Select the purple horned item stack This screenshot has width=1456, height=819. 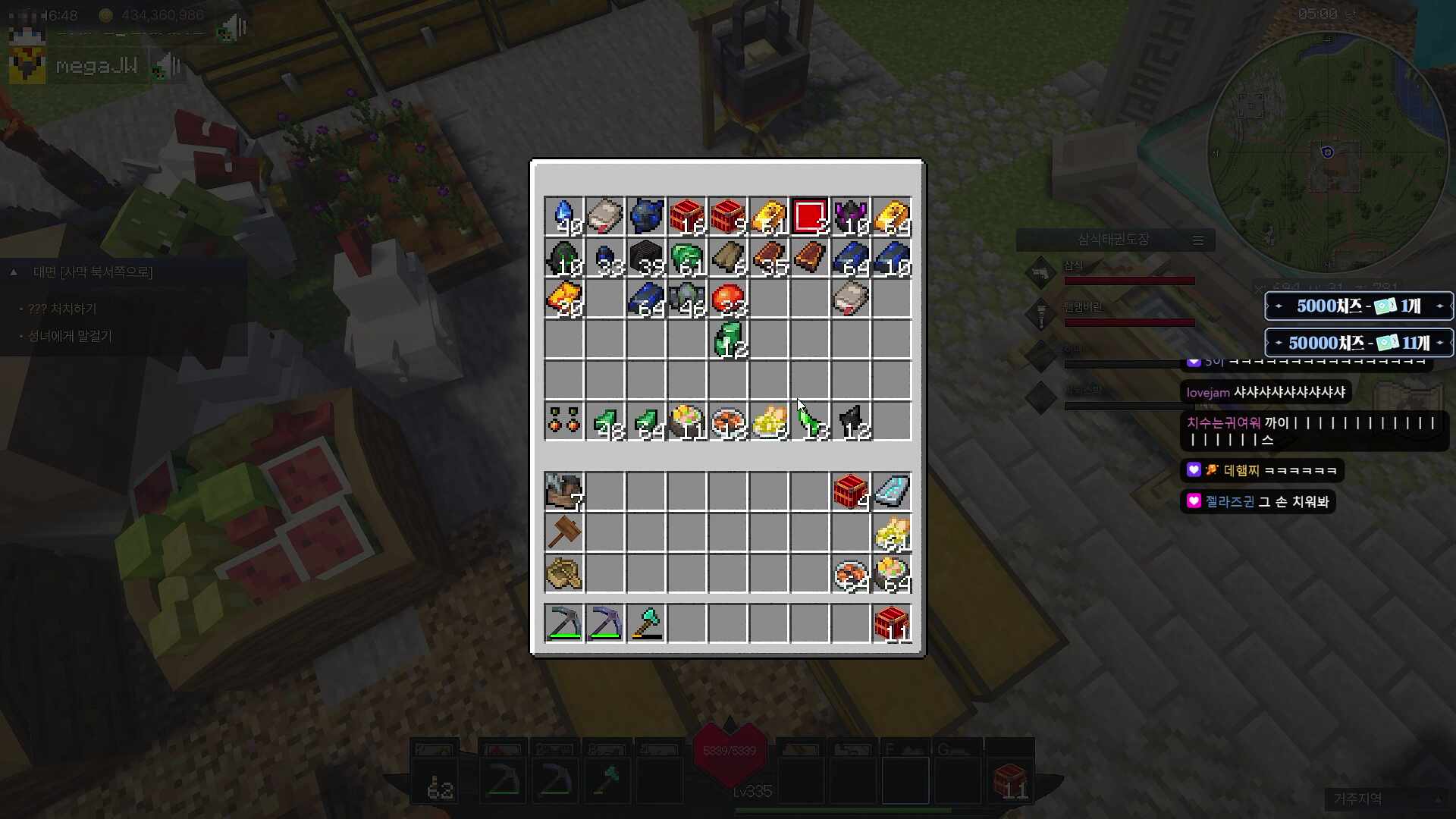[850, 217]
